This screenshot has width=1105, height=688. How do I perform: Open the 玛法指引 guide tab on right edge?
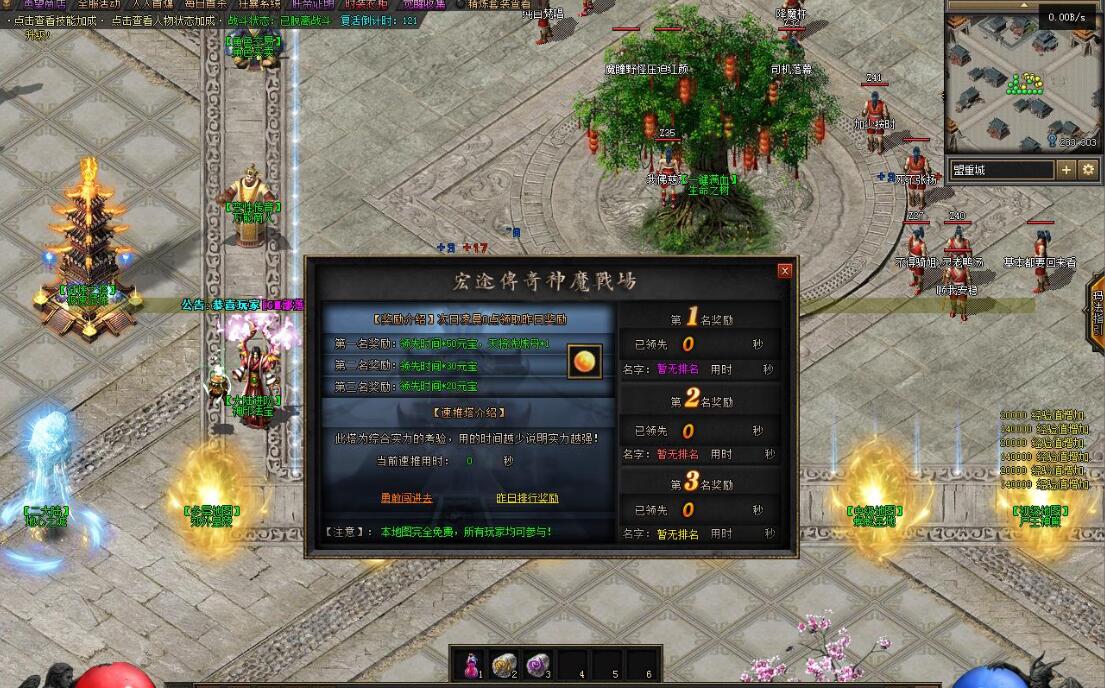[x=1097, y=308]
